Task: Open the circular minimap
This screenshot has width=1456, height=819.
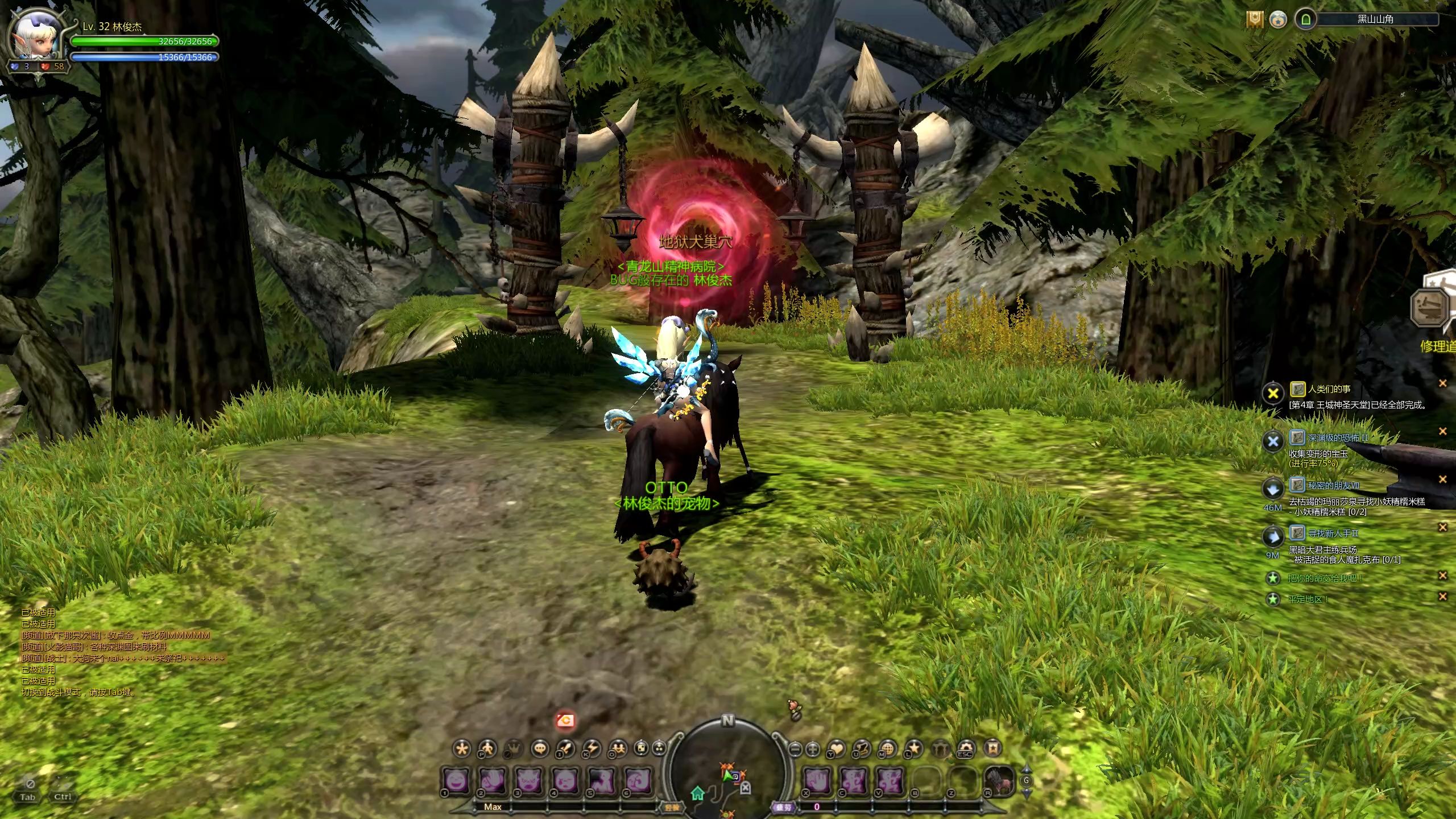Action: [x=728, y=773]
